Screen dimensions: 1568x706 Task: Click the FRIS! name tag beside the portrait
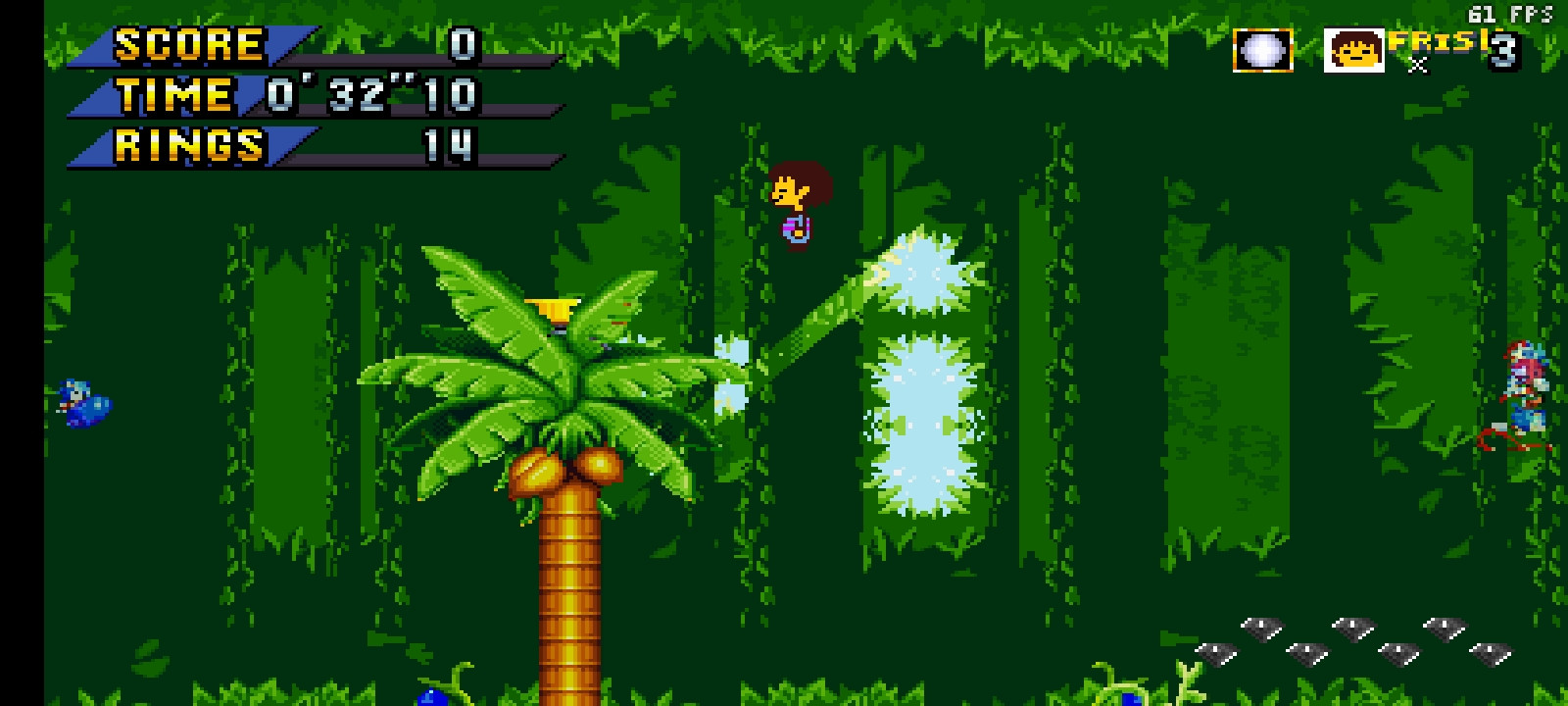(x=1431, y=44)
